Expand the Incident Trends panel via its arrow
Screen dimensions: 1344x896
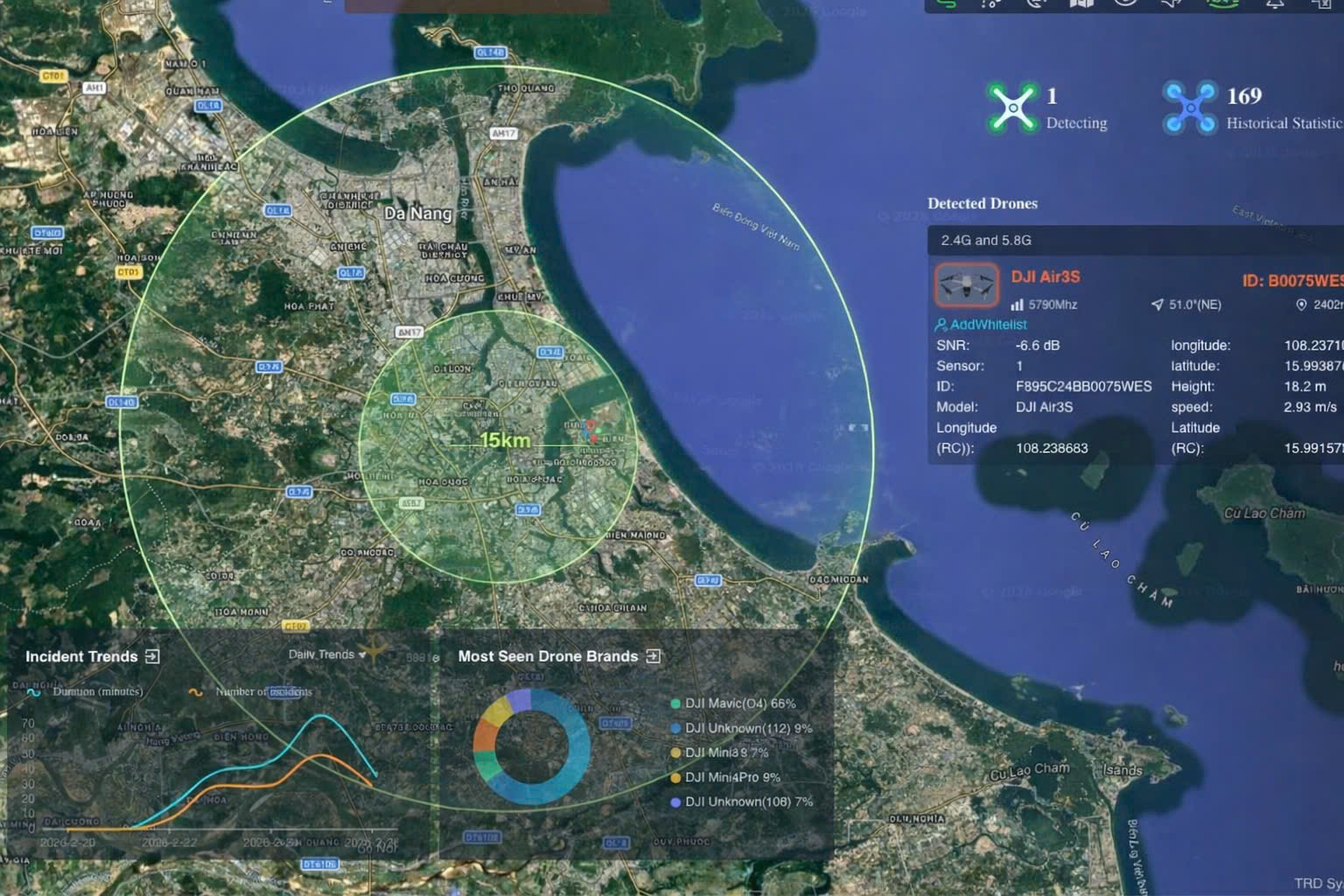[150, 655]
